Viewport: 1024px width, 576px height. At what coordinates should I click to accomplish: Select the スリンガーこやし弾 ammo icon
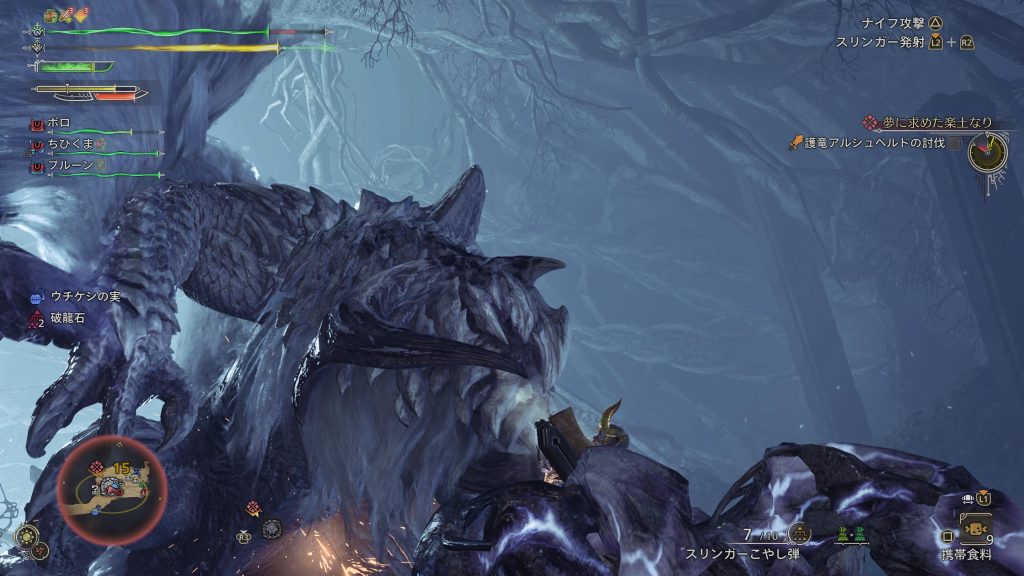pos(799,533)
